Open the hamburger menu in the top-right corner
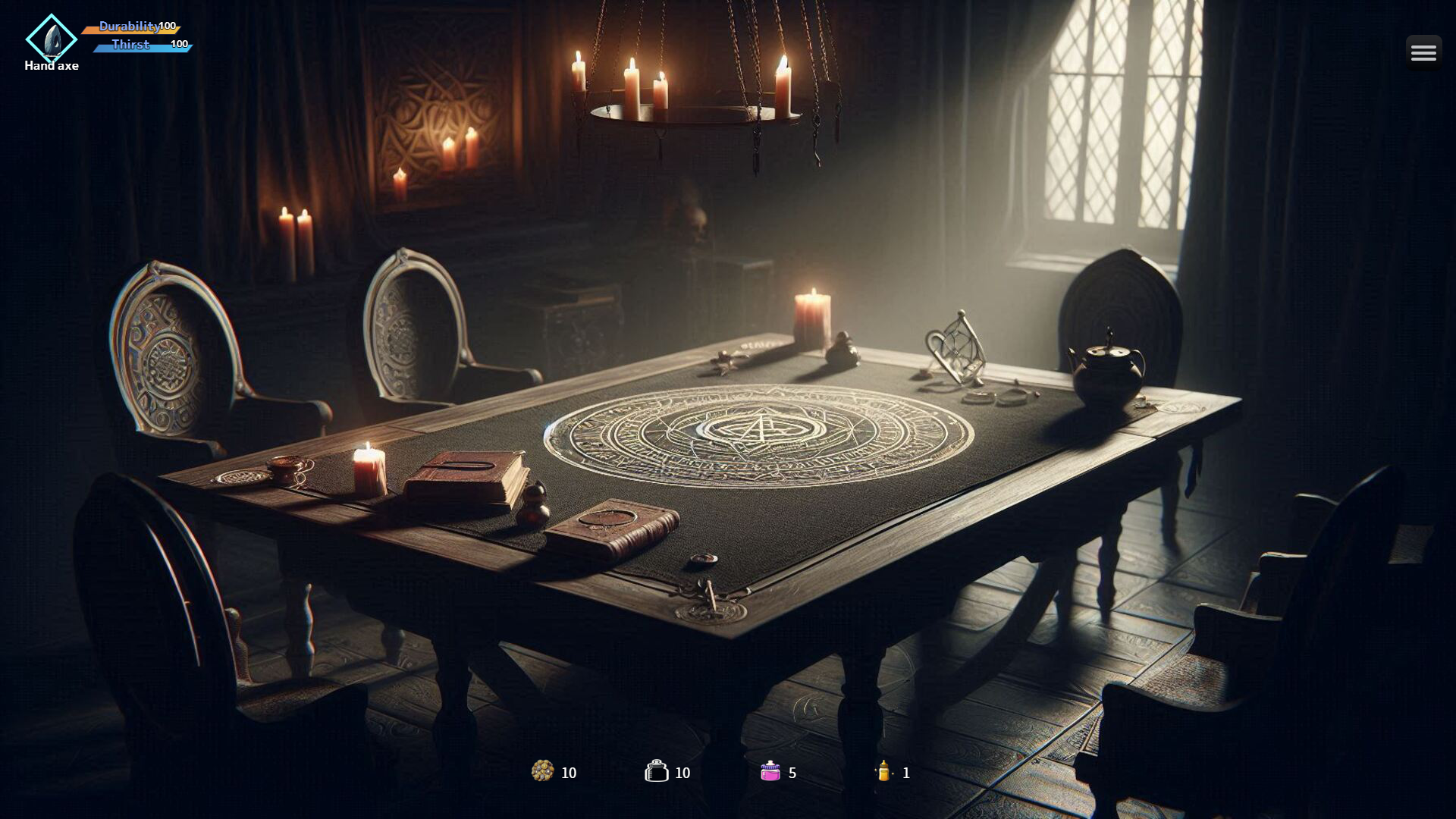The height and width of the screenshot is (819, 1456). click(1424, 51)
